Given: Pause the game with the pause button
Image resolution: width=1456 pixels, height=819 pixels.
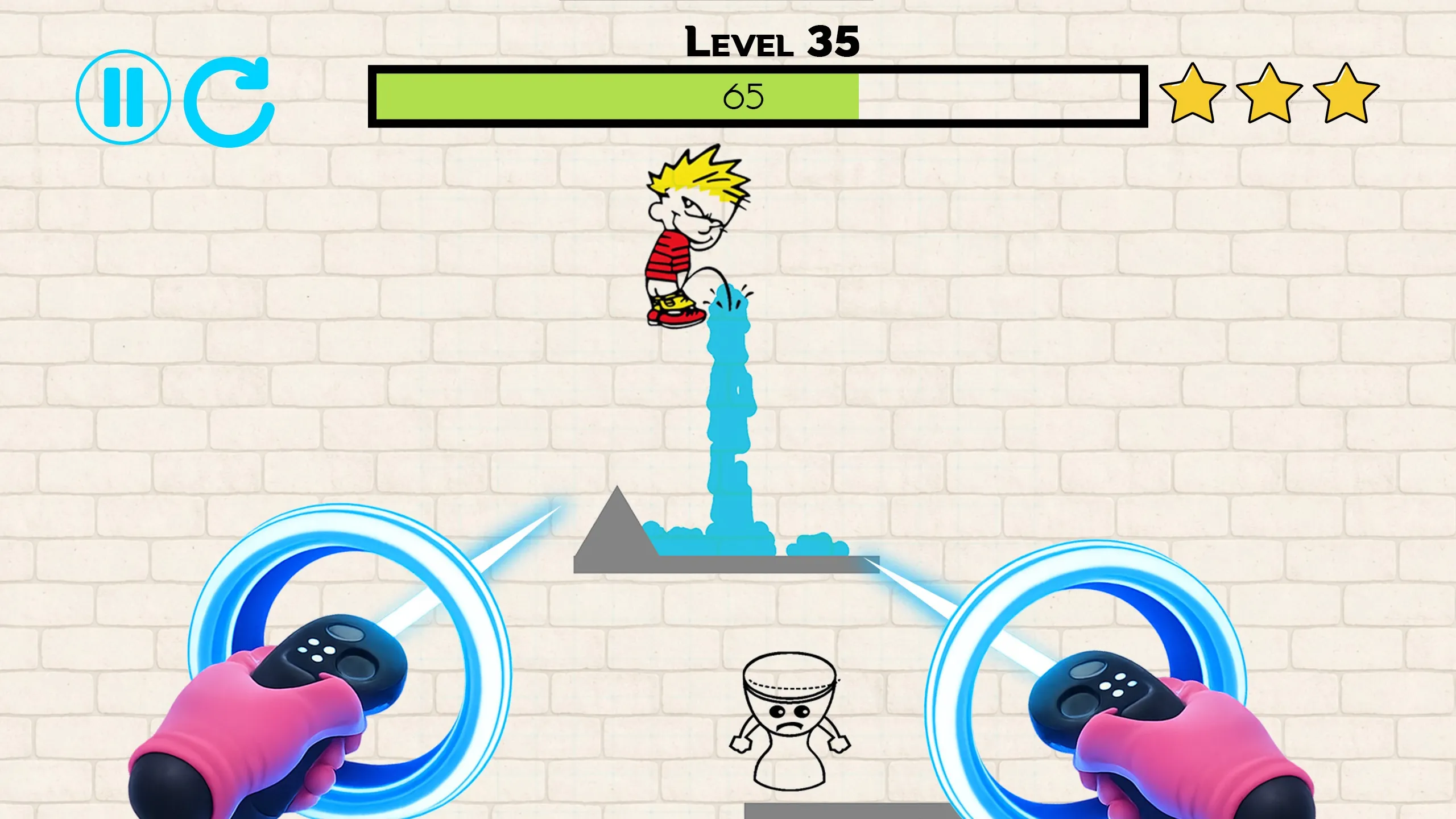Looking at the screenshot, I should [x=123, y=97].
